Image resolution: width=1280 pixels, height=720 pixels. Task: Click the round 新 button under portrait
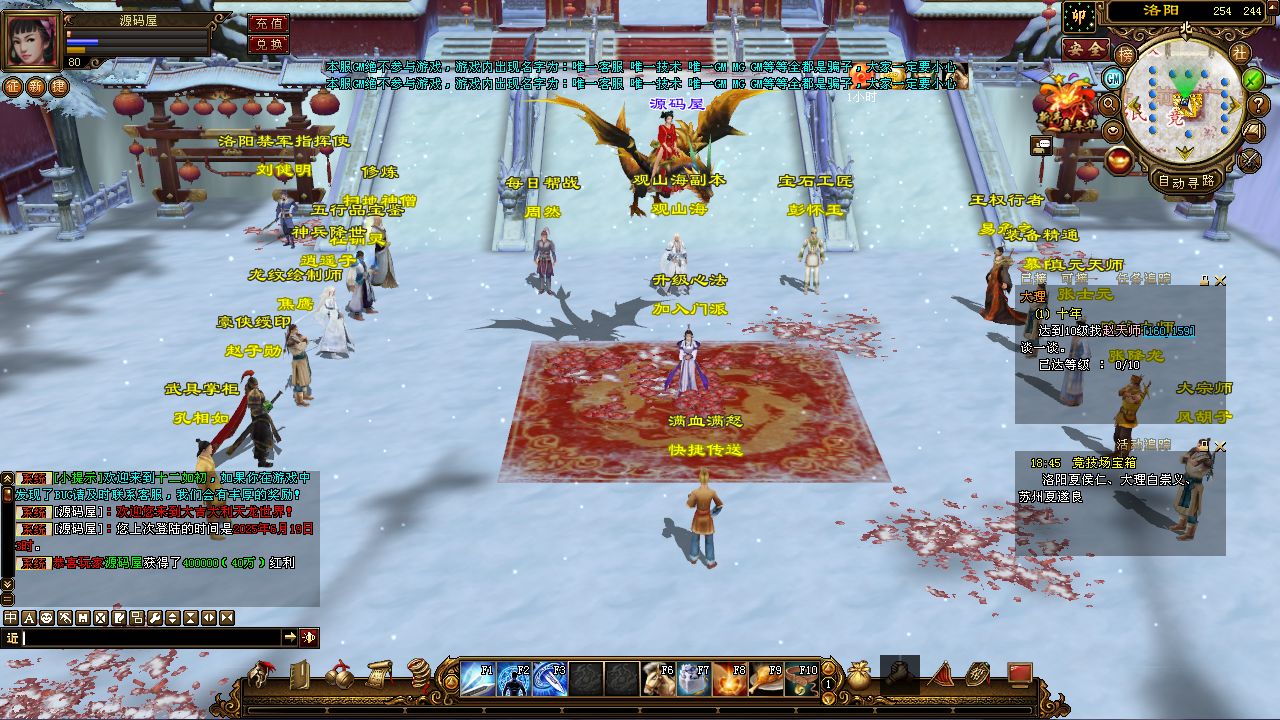35,86
